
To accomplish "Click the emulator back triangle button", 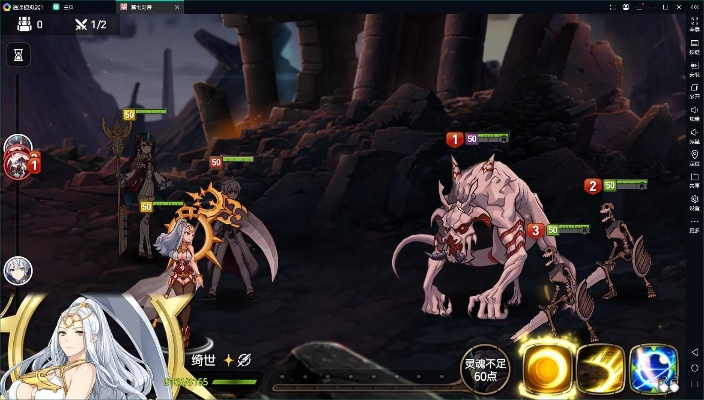I will pos(694,353).
